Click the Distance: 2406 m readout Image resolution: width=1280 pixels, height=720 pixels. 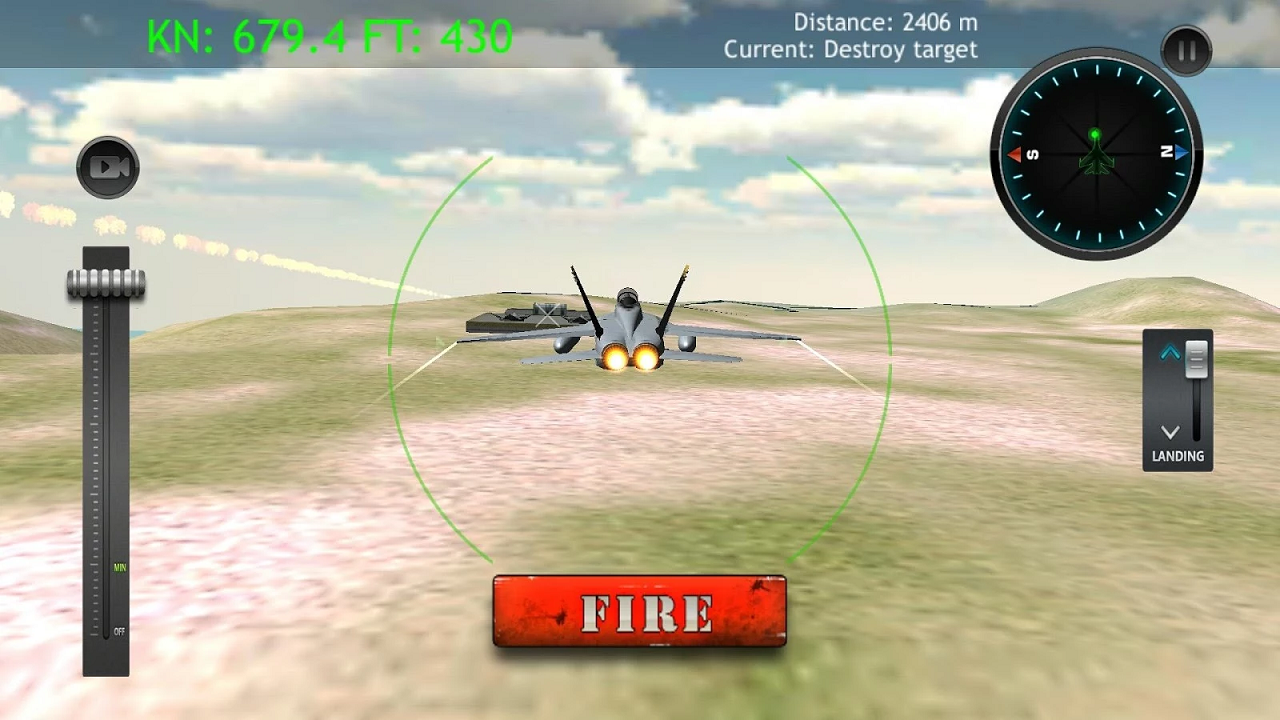coord(884,20)
